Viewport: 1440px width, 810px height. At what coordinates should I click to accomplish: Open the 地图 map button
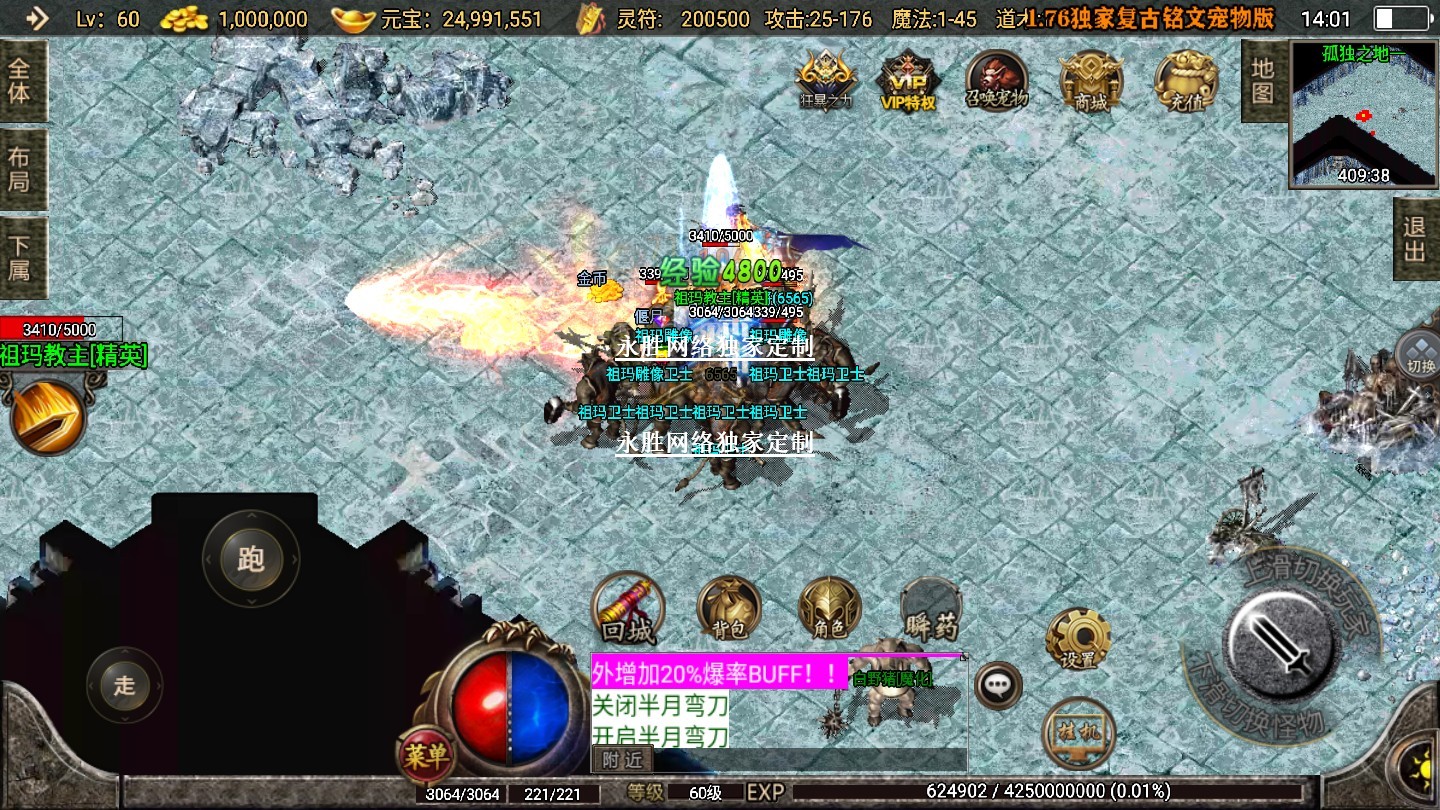[1263, 81]
